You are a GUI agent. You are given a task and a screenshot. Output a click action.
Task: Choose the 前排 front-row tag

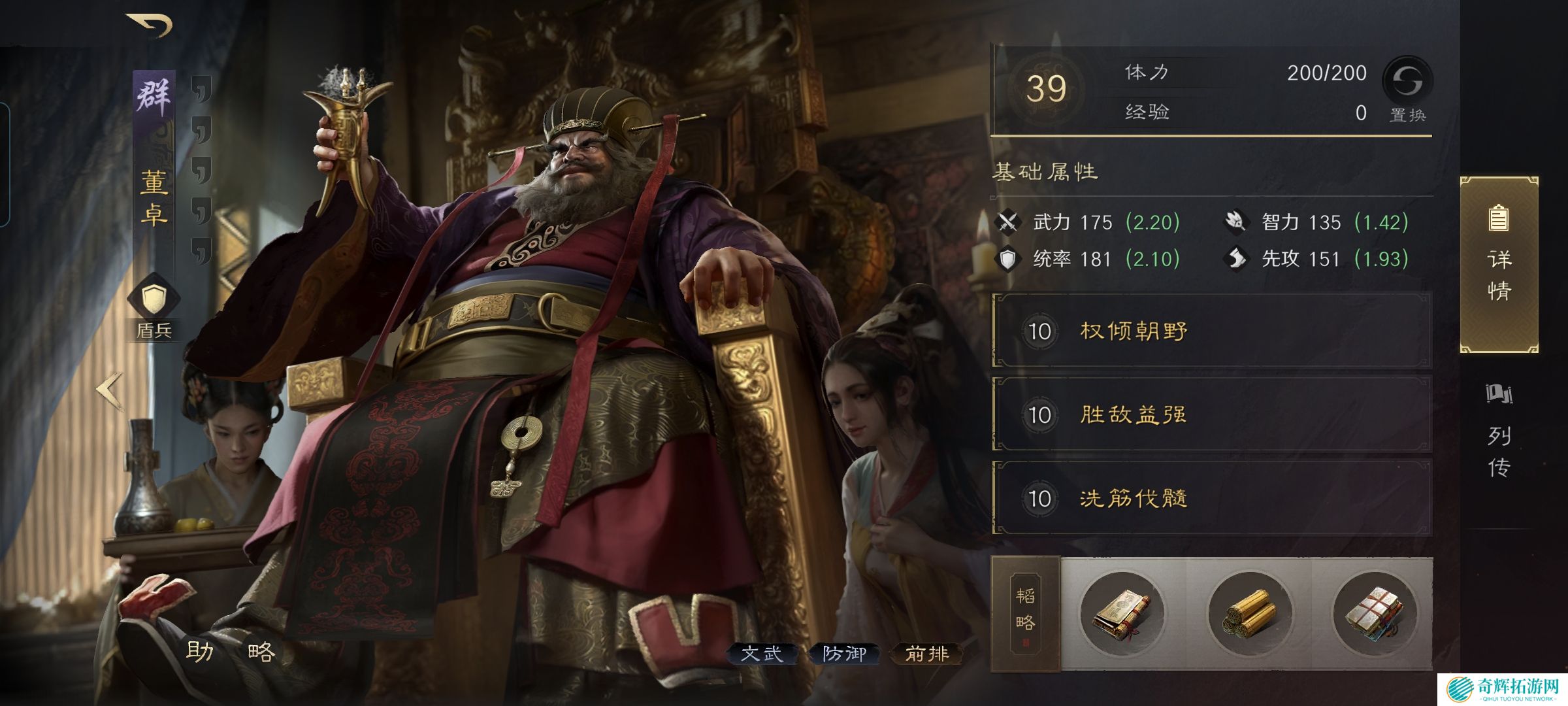tap(926, 653)
